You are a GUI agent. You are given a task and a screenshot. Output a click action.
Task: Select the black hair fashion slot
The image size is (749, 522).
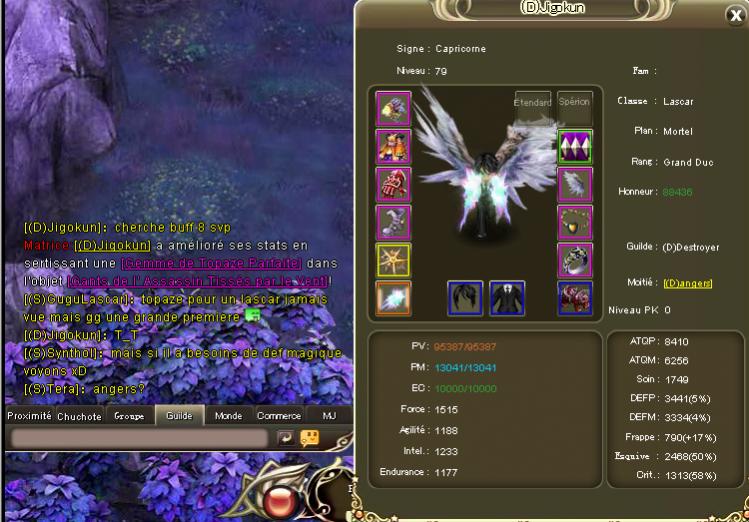tap(465, 297)
